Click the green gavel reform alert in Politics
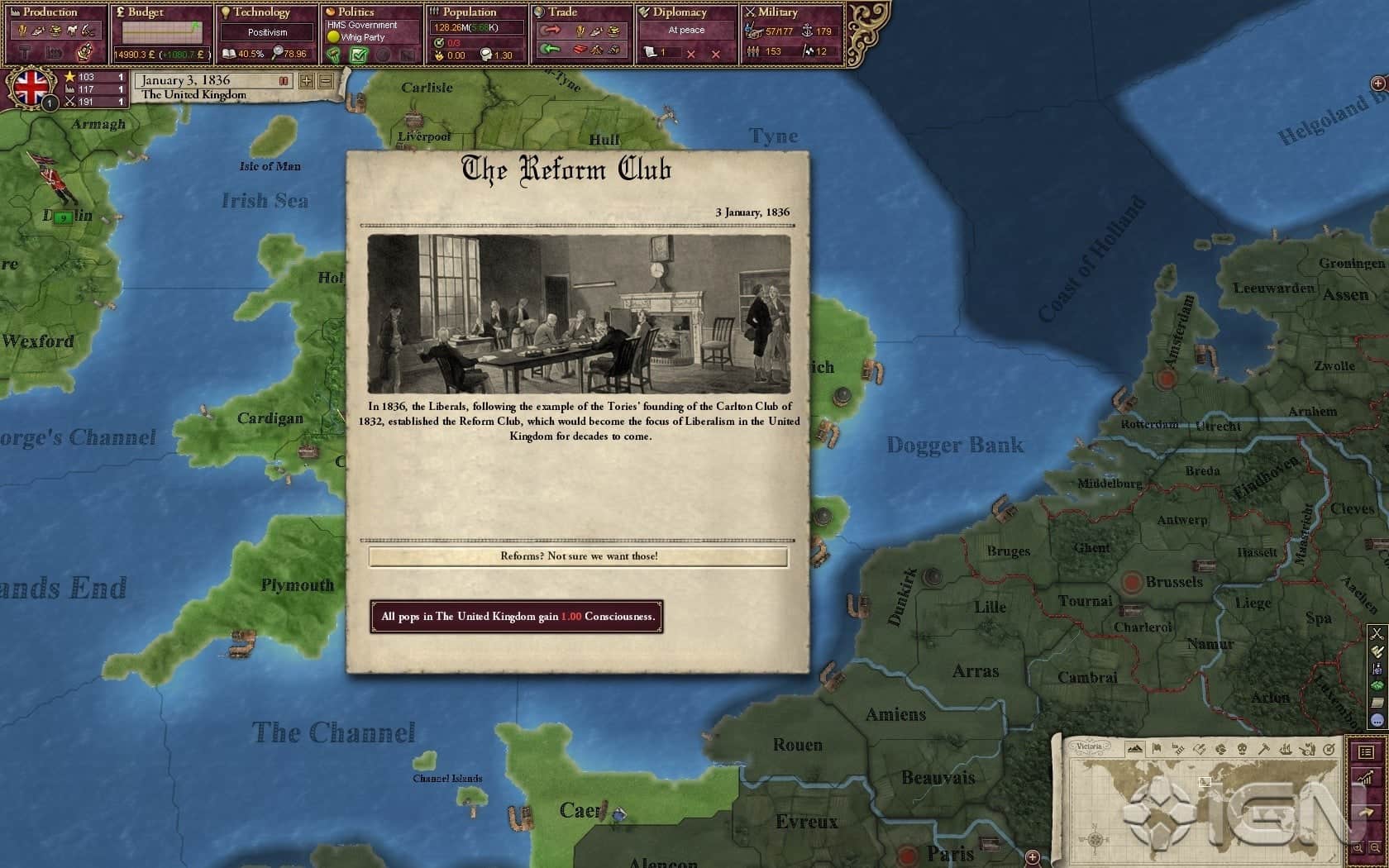This screenshot has height=868, width=1389. (332, 55)
